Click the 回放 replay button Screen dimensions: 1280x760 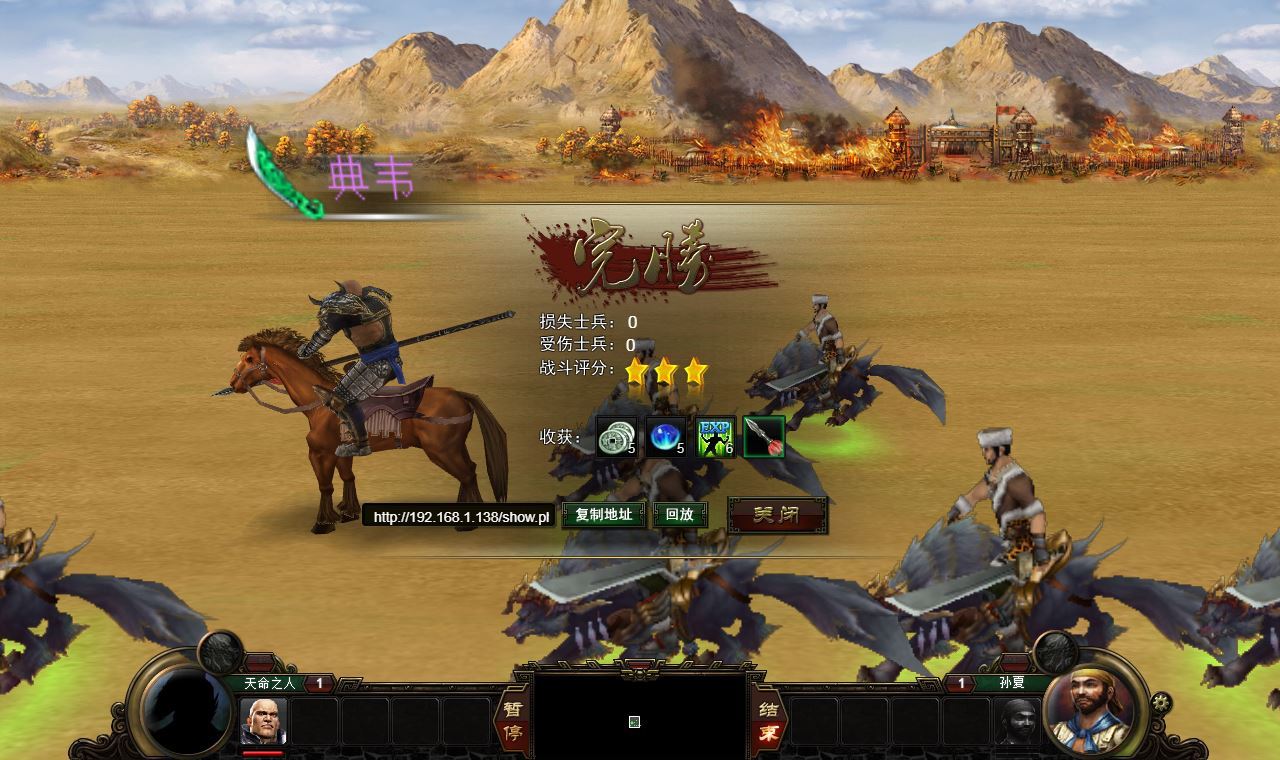[x=680, y=515]
